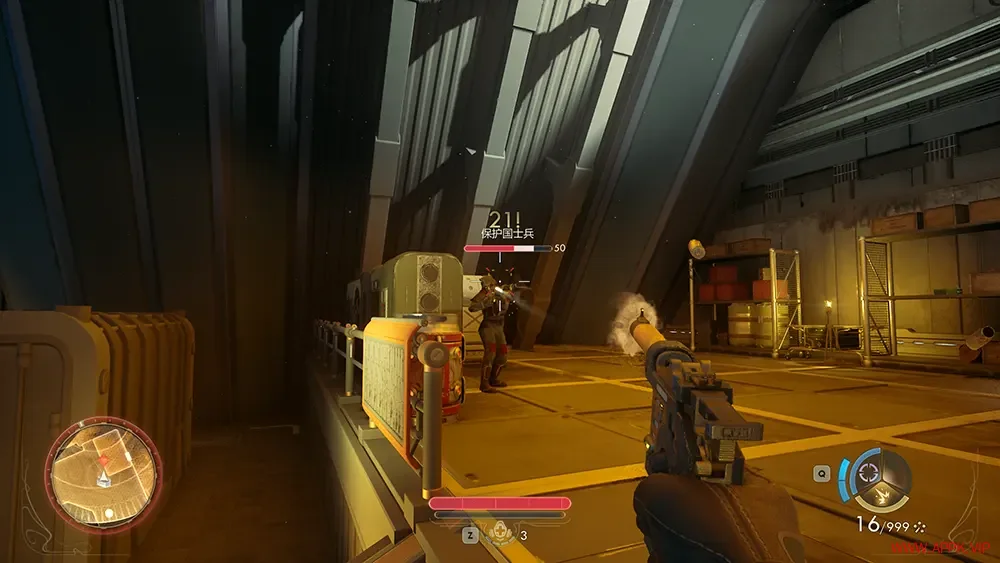Use the healing item icon
This screenshot has width=1000, height=563.
pyautogui.click(x=496, y=534)
